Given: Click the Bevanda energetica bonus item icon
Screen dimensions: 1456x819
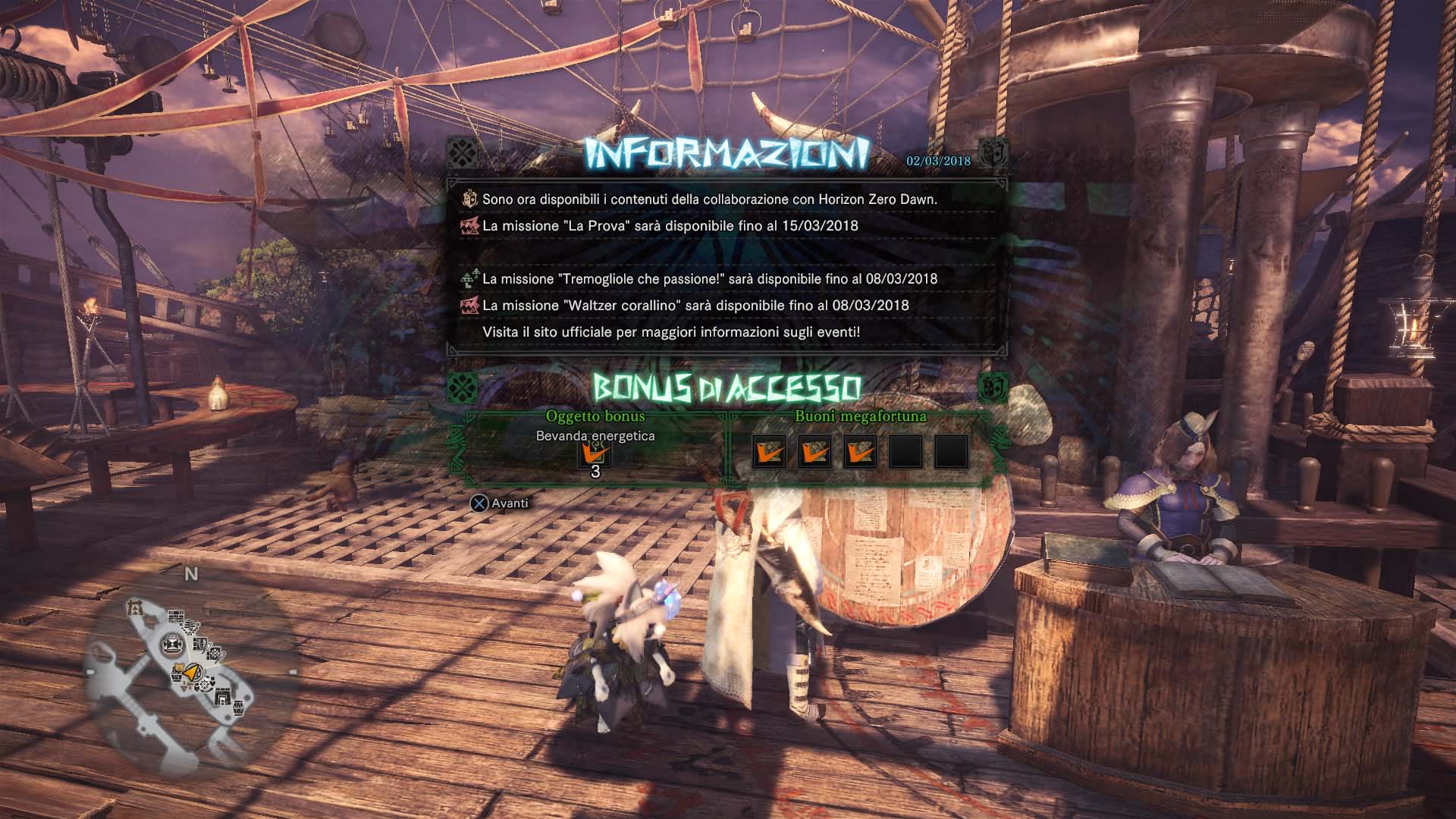Looking at the screenshot, I should point(595,454).
